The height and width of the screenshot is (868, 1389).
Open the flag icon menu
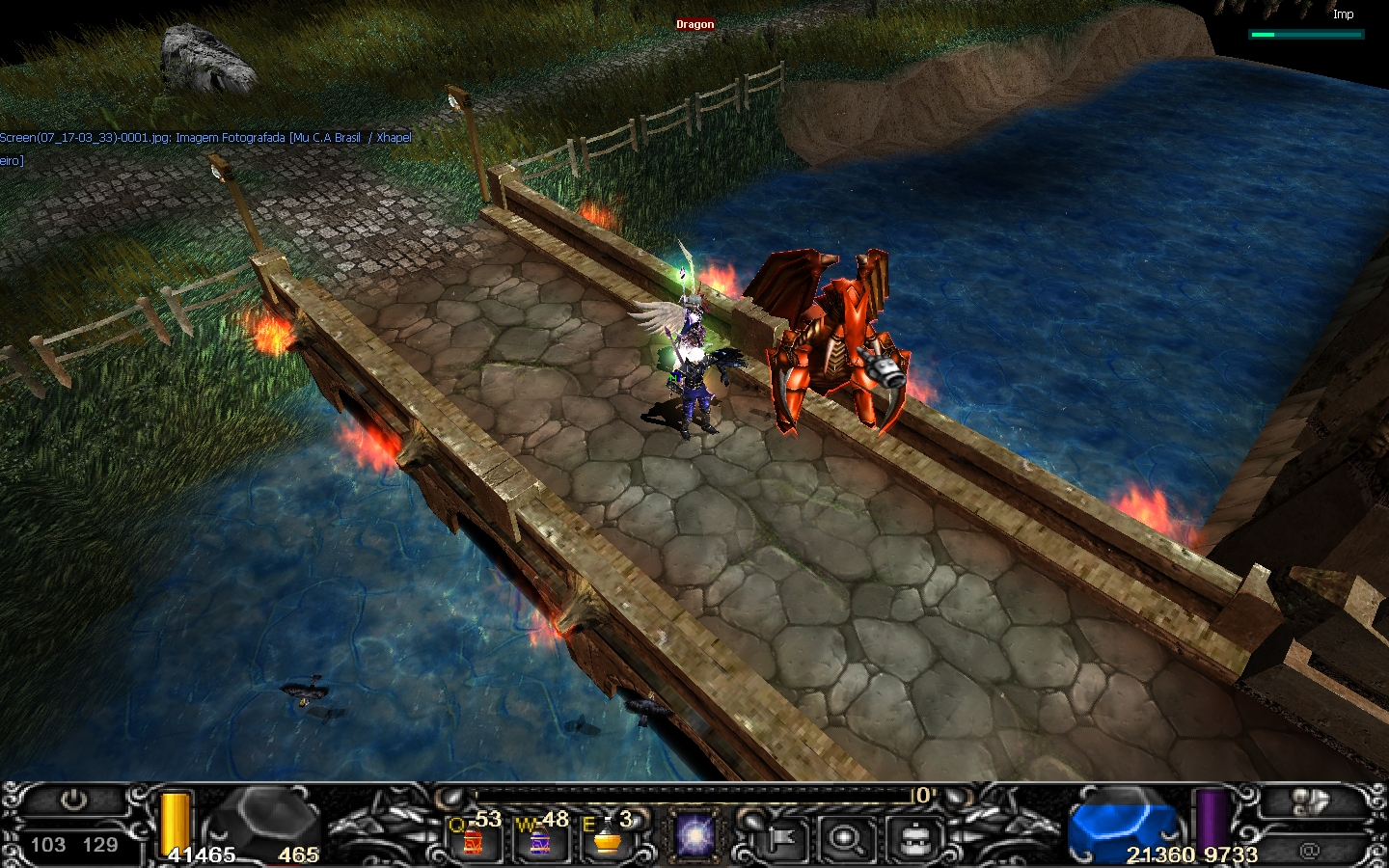point(780,839)
